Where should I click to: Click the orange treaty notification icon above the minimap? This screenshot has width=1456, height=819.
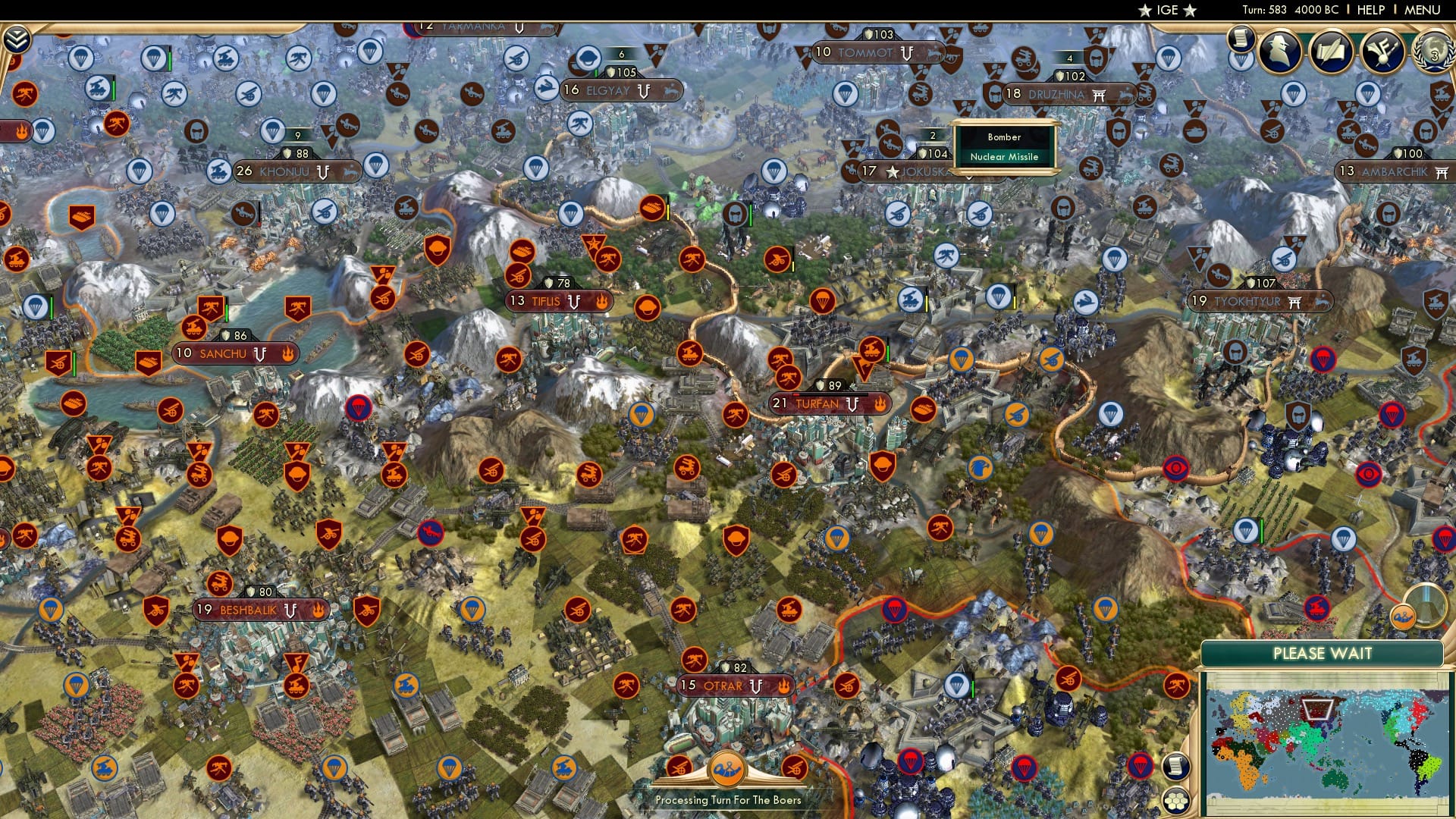[x=1402, y=616]
